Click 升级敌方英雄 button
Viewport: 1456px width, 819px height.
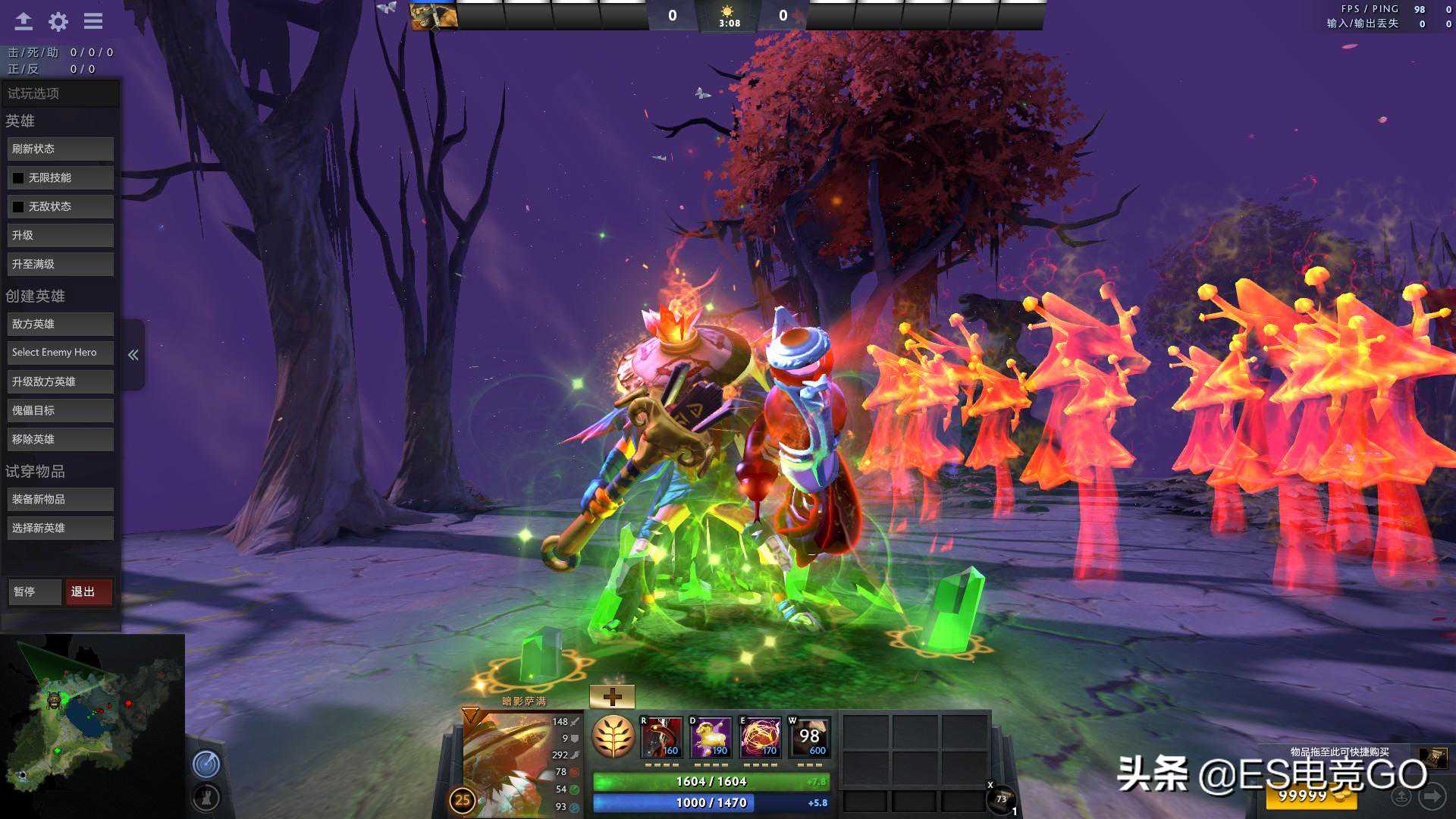61,382
